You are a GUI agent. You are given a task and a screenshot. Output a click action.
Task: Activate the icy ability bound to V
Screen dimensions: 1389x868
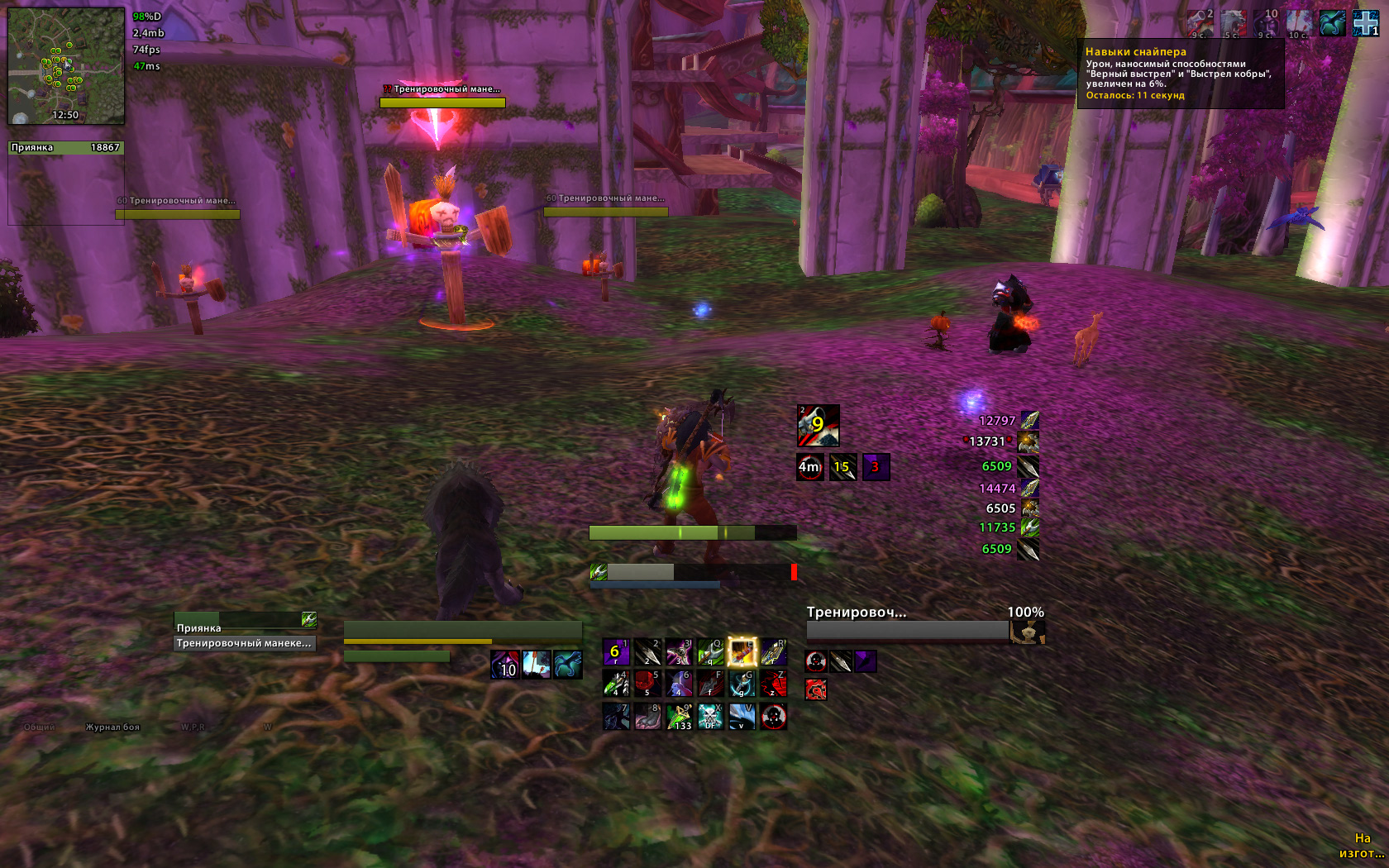pos(742,716)
